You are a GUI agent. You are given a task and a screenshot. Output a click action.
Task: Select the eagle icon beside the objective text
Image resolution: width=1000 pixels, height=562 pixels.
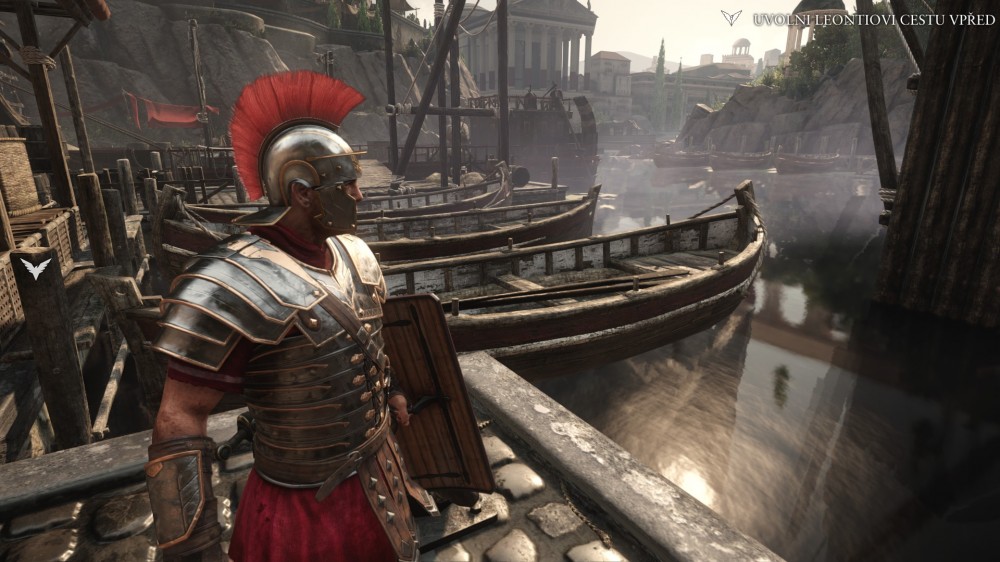pyautogui.click(x=731, y=18)
